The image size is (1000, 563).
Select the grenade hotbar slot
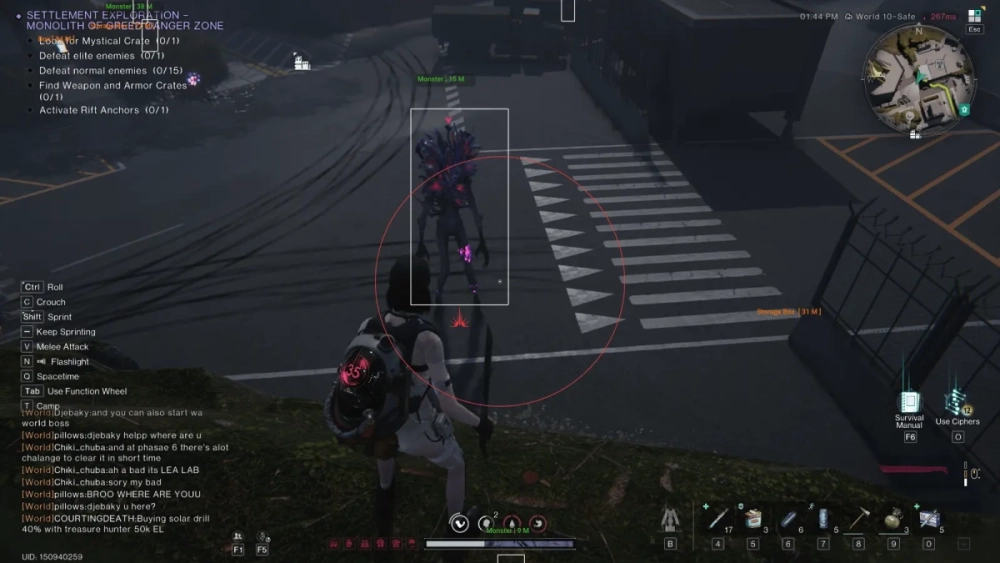pyautogui.click(x=893, y=519)
